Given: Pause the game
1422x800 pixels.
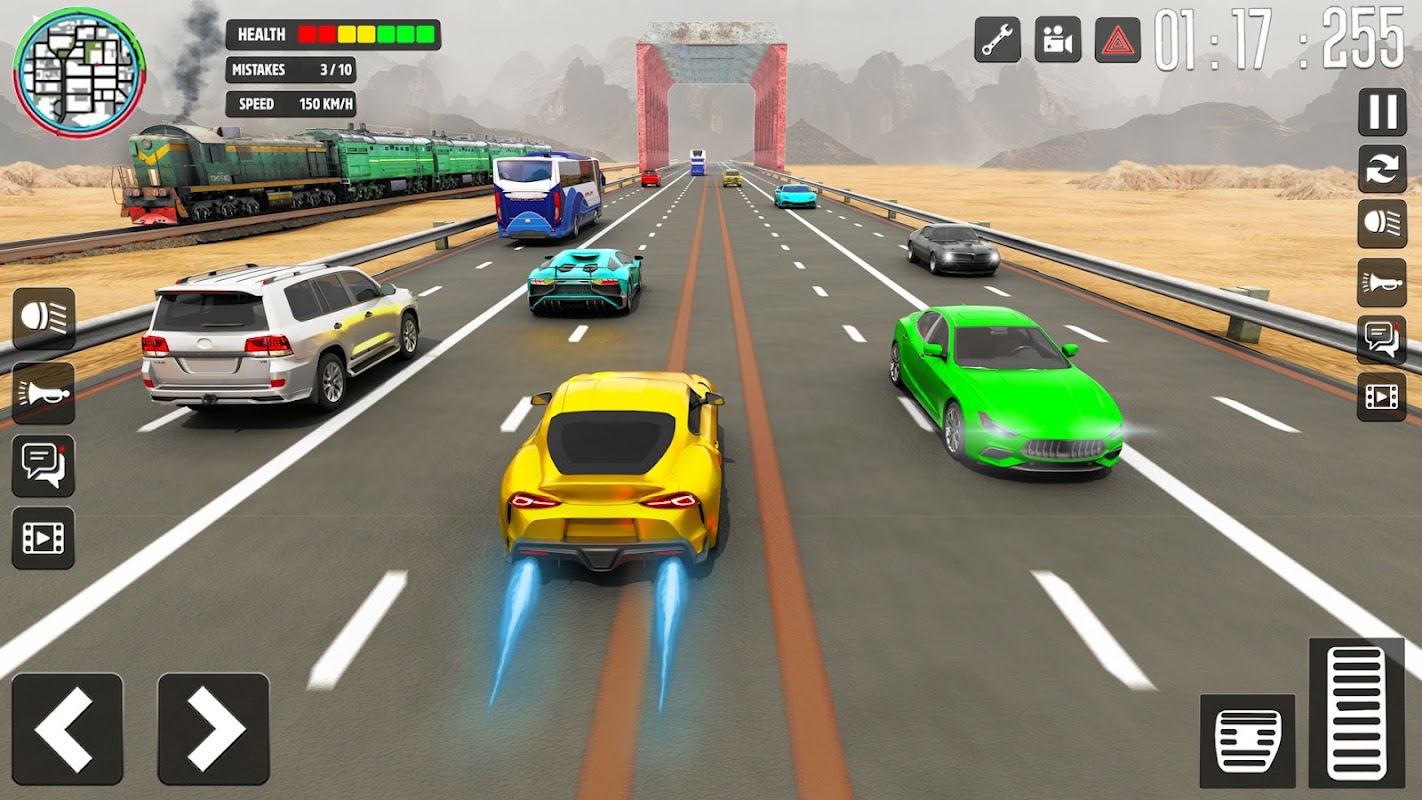Looking at the screenshot, I should point(1382,112).
